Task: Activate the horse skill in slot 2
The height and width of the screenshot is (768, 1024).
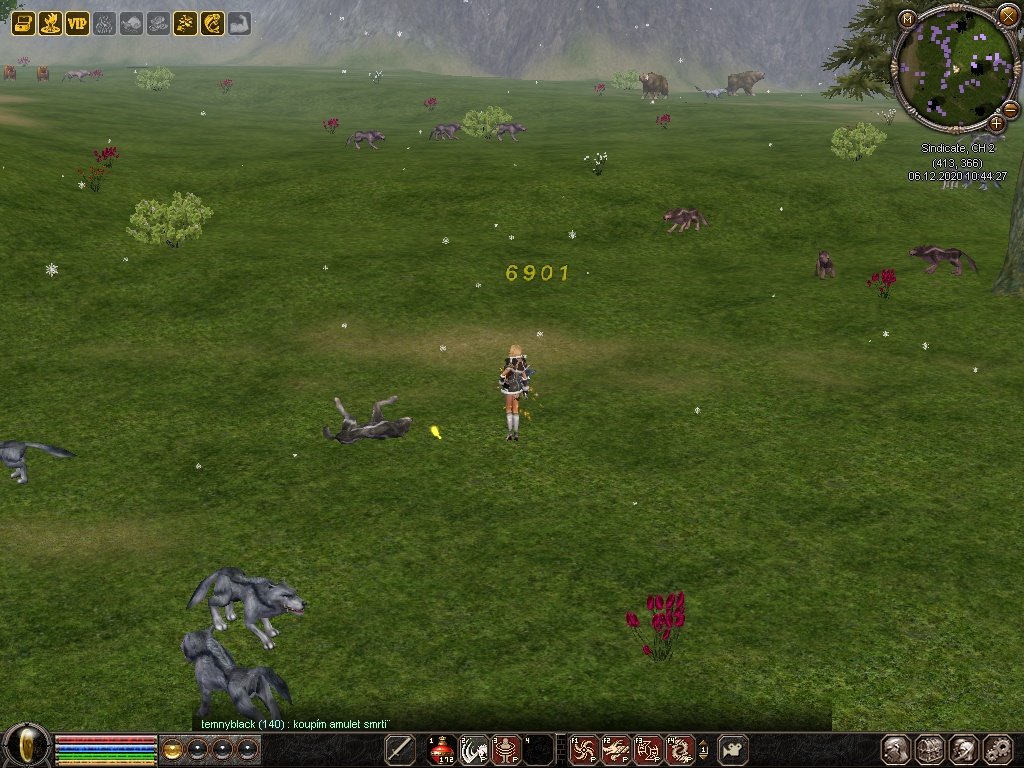Action: click(x=474, y=749)
